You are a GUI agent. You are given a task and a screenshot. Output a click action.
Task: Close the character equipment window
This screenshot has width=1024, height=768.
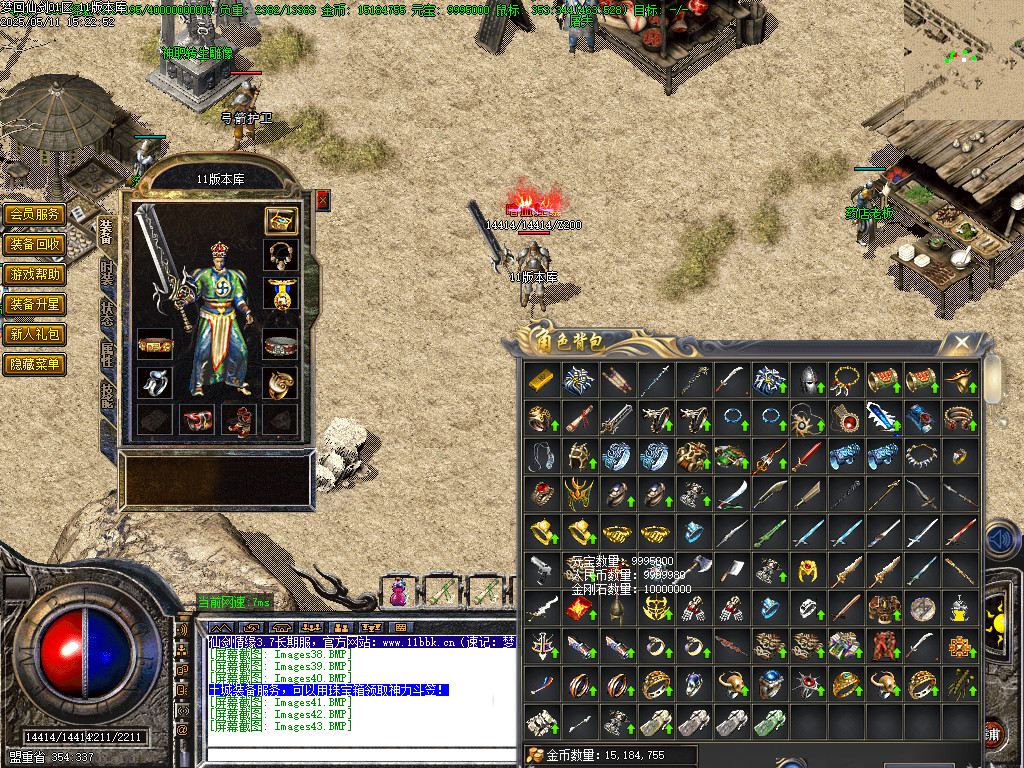click(322, 200)
